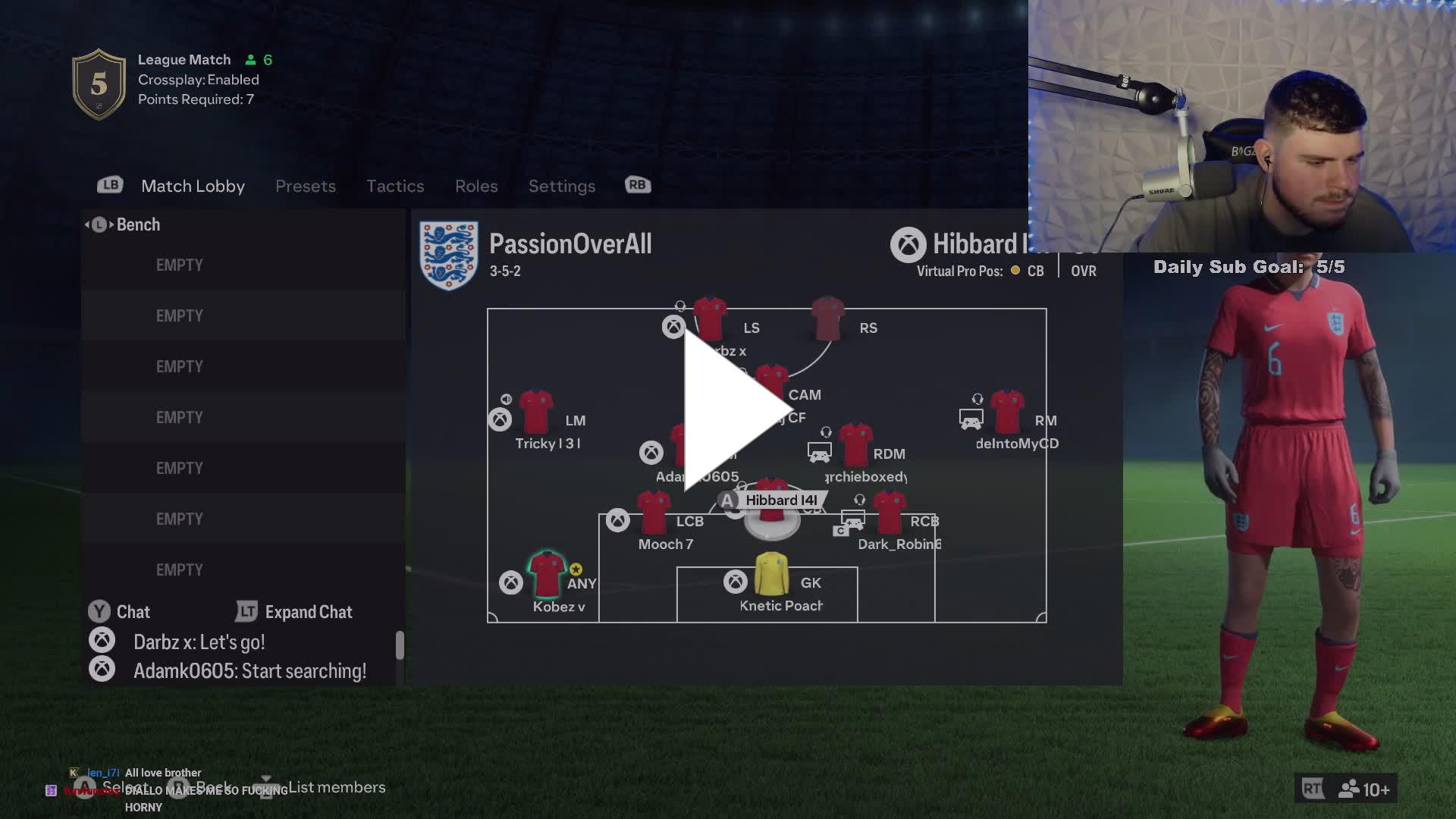The height and width of the screenshot is (819, 1456).
Task: Open the Bench panel header
Action: (137, 224)
